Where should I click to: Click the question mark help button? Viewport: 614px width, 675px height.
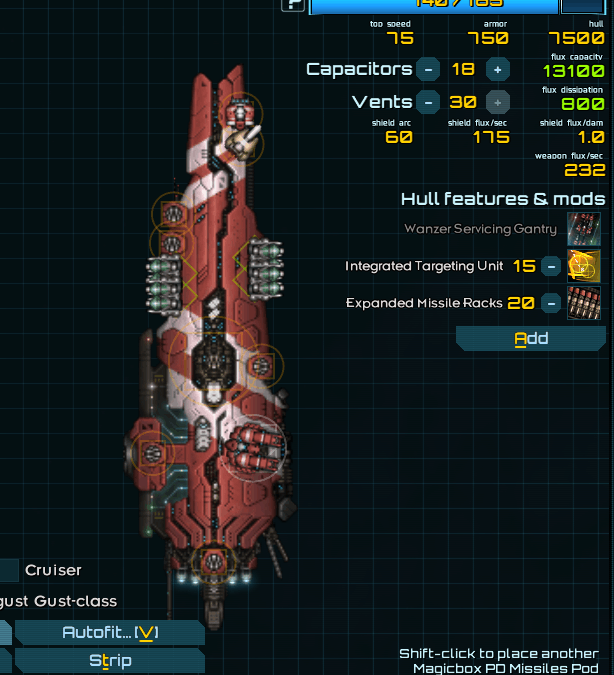(x=293, y=5)
